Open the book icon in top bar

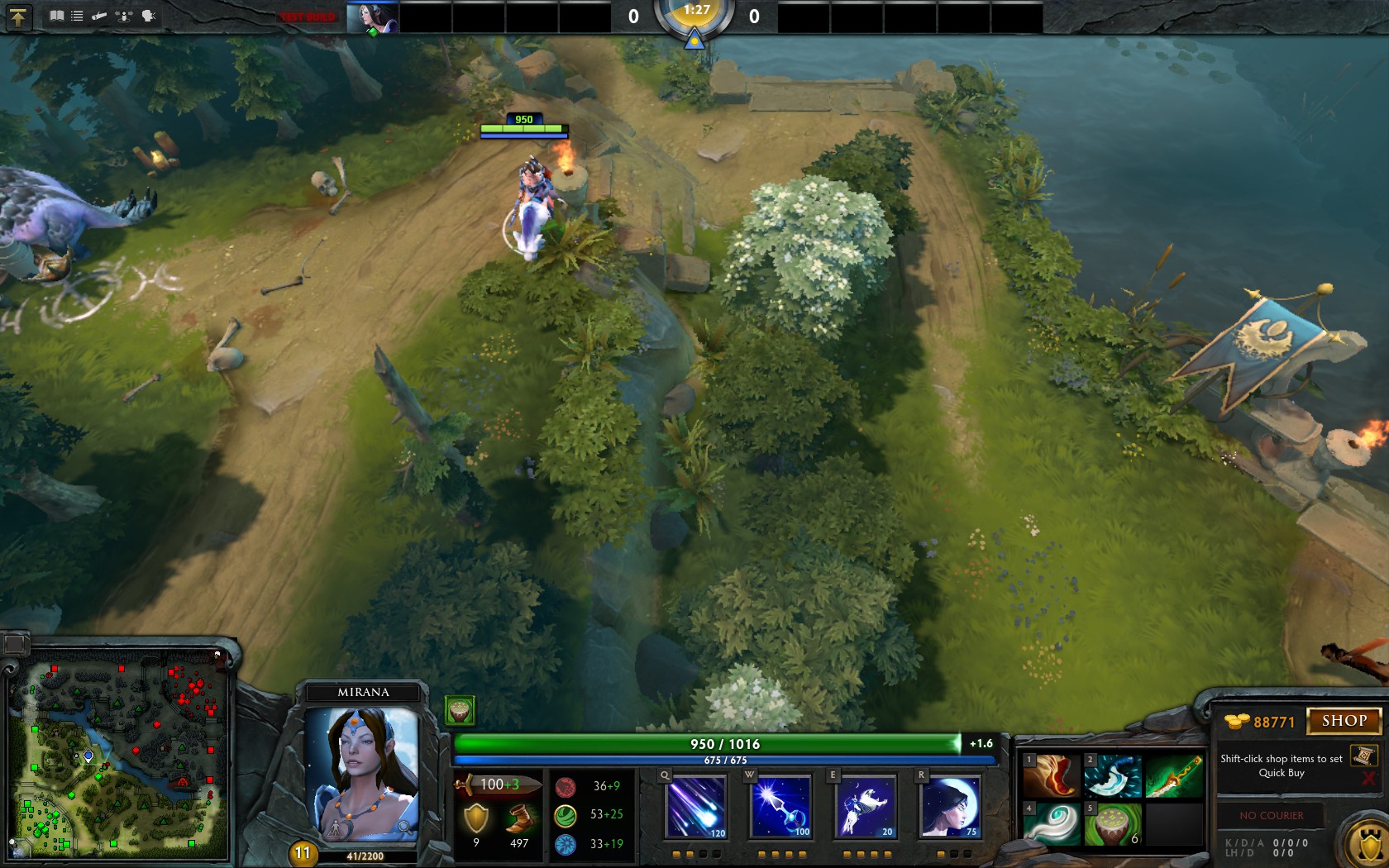(56, 16)
